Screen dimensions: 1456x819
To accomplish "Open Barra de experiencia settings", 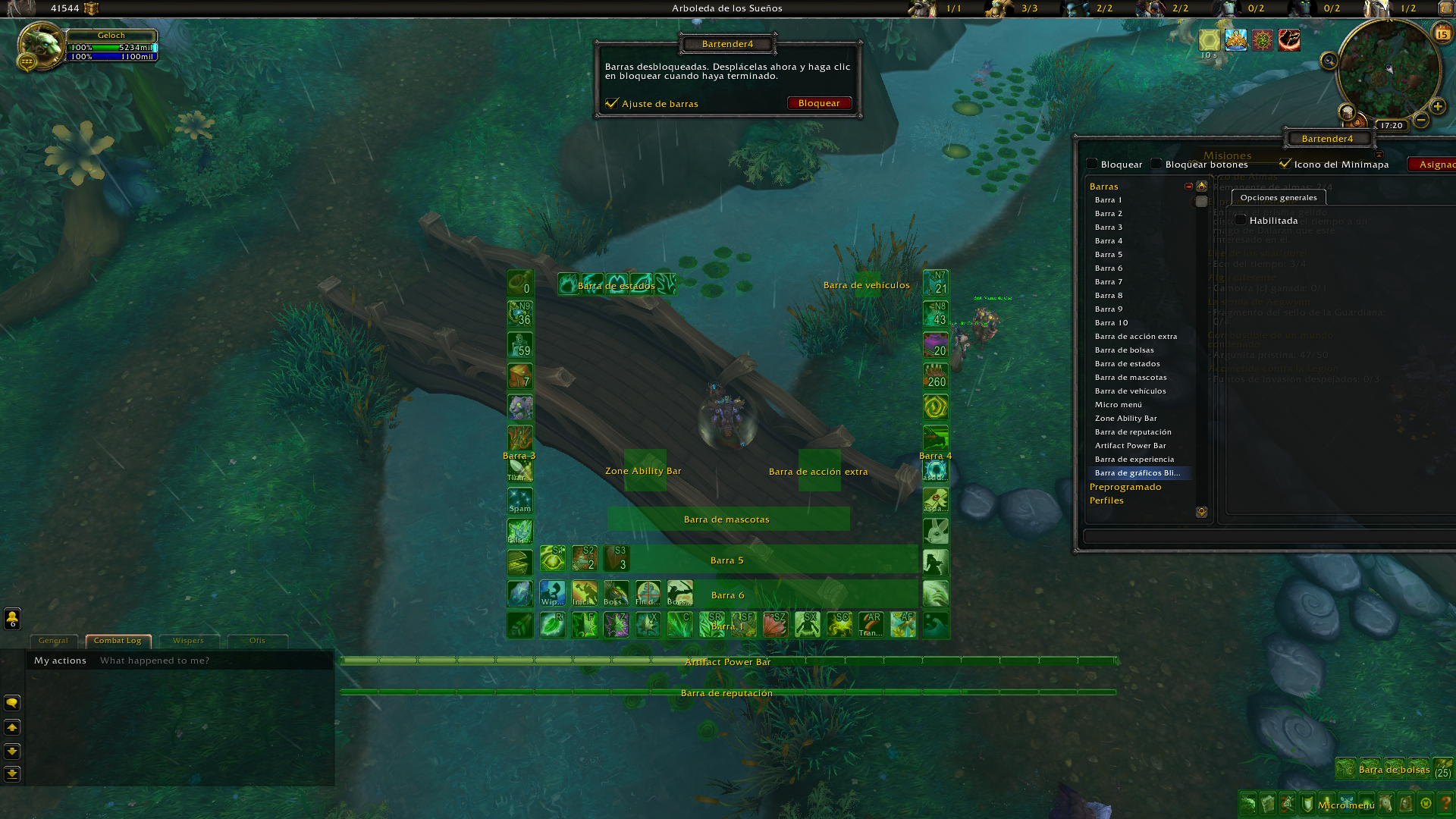I will pyautogui.click(x=1134, y=460).
